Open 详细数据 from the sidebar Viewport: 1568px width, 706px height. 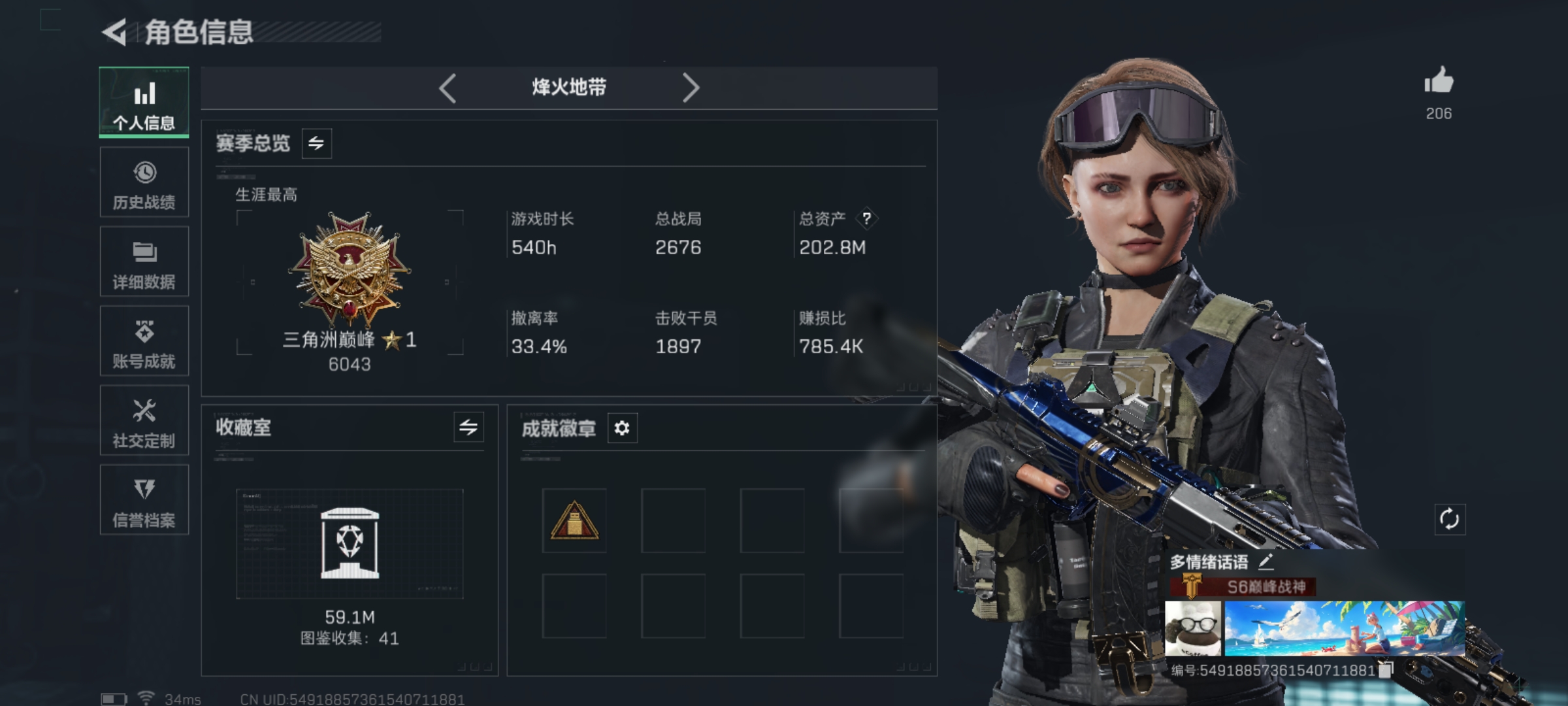tap(144, 252)
